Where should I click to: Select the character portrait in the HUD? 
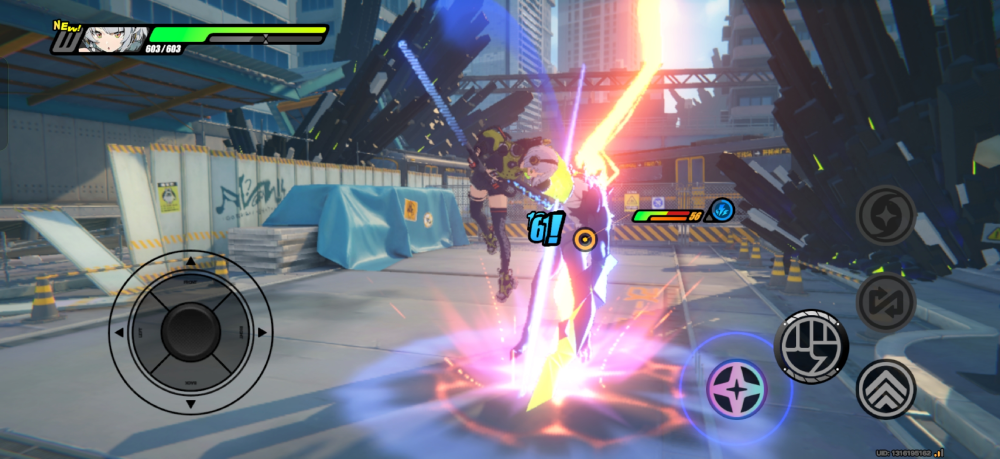[107, 39]
